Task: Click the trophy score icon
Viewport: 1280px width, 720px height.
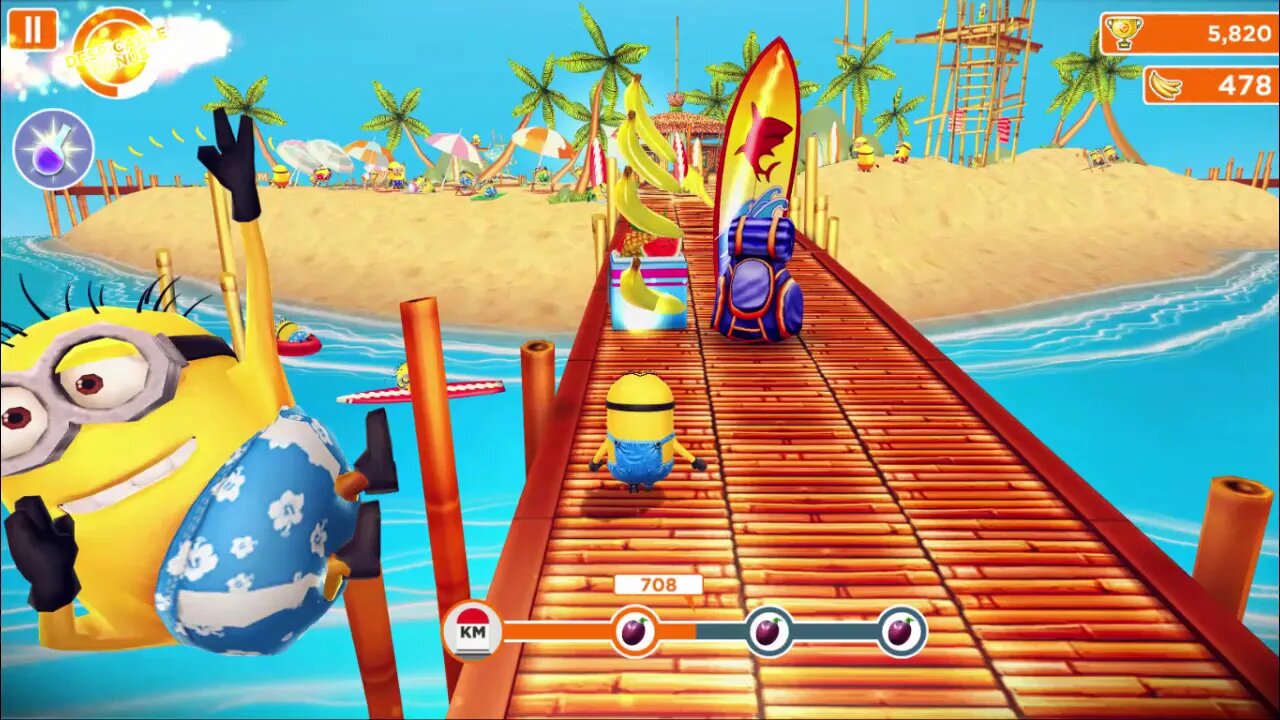Action: pos(1122,32)
